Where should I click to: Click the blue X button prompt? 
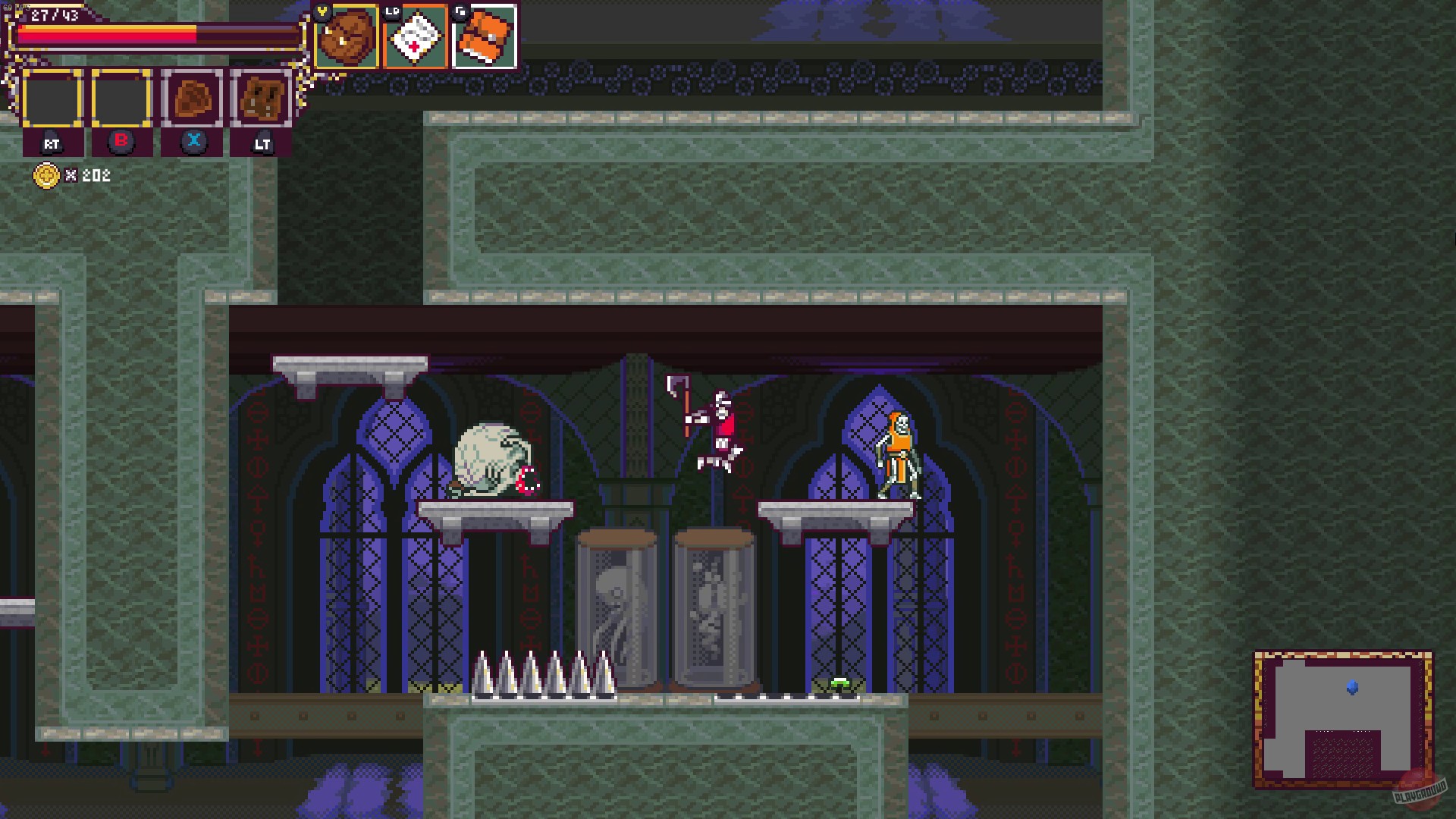tap(194, 140)
